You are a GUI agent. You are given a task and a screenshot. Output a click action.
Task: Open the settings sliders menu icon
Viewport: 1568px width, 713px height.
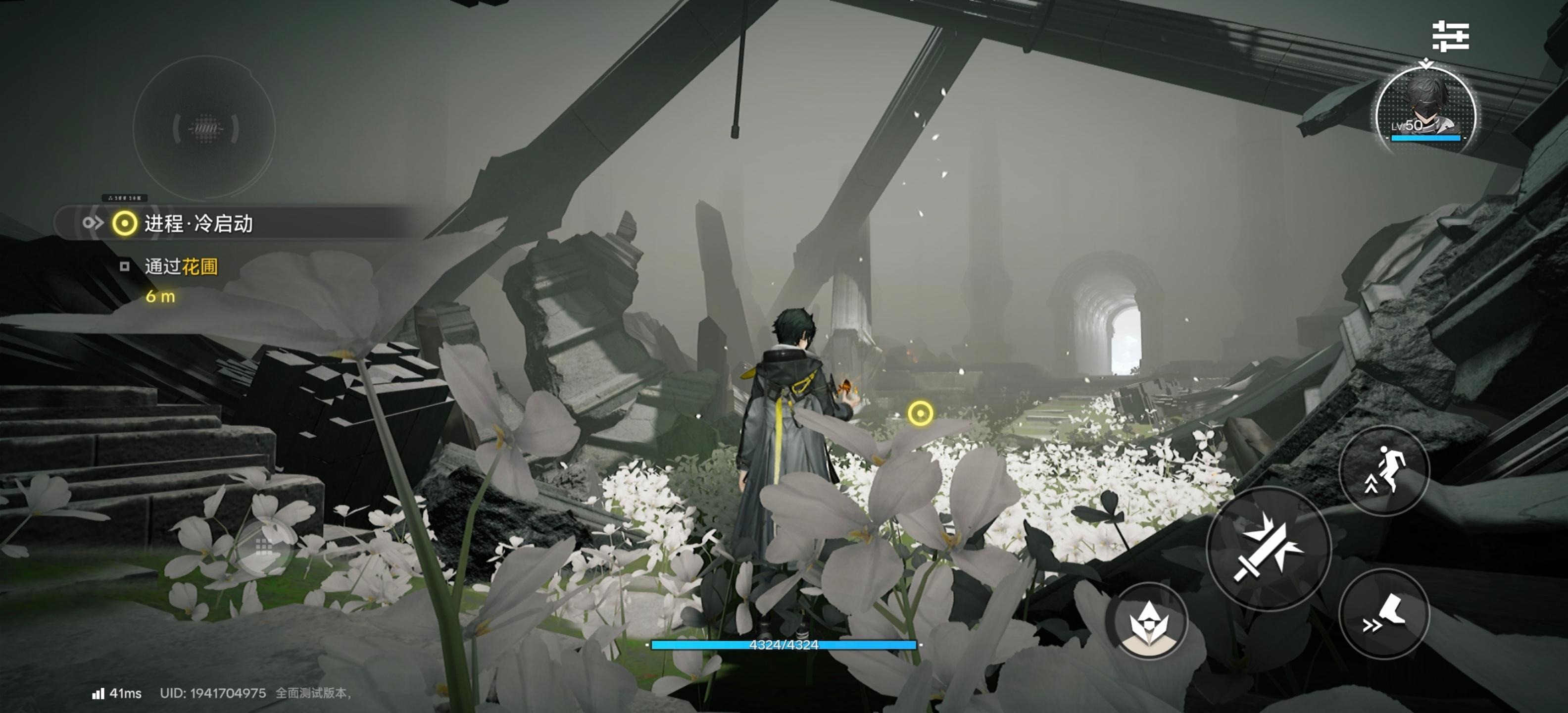pos(1451,37)
